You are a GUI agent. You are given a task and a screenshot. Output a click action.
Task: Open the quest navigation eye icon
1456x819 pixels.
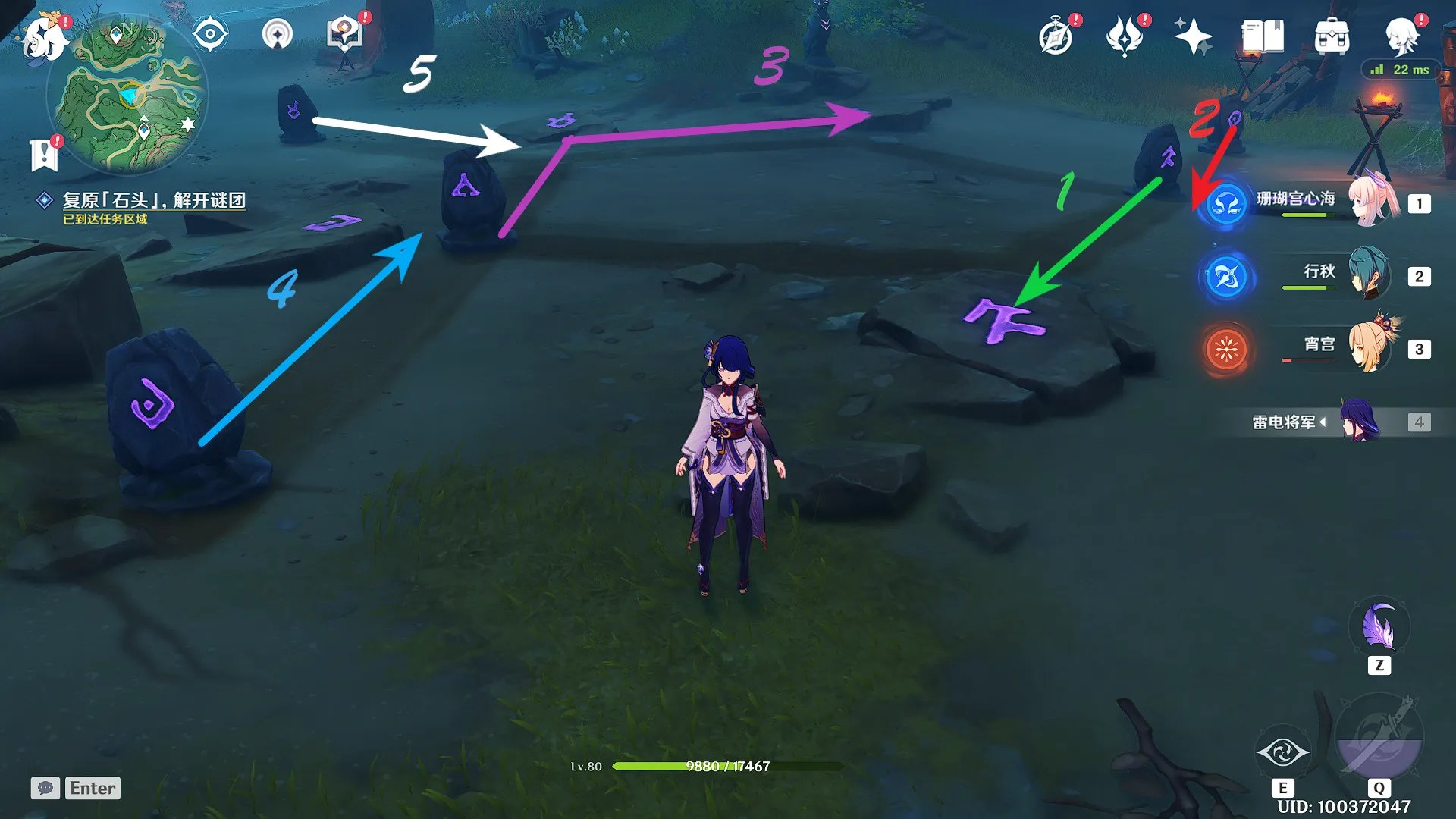(x=210, y=34)
